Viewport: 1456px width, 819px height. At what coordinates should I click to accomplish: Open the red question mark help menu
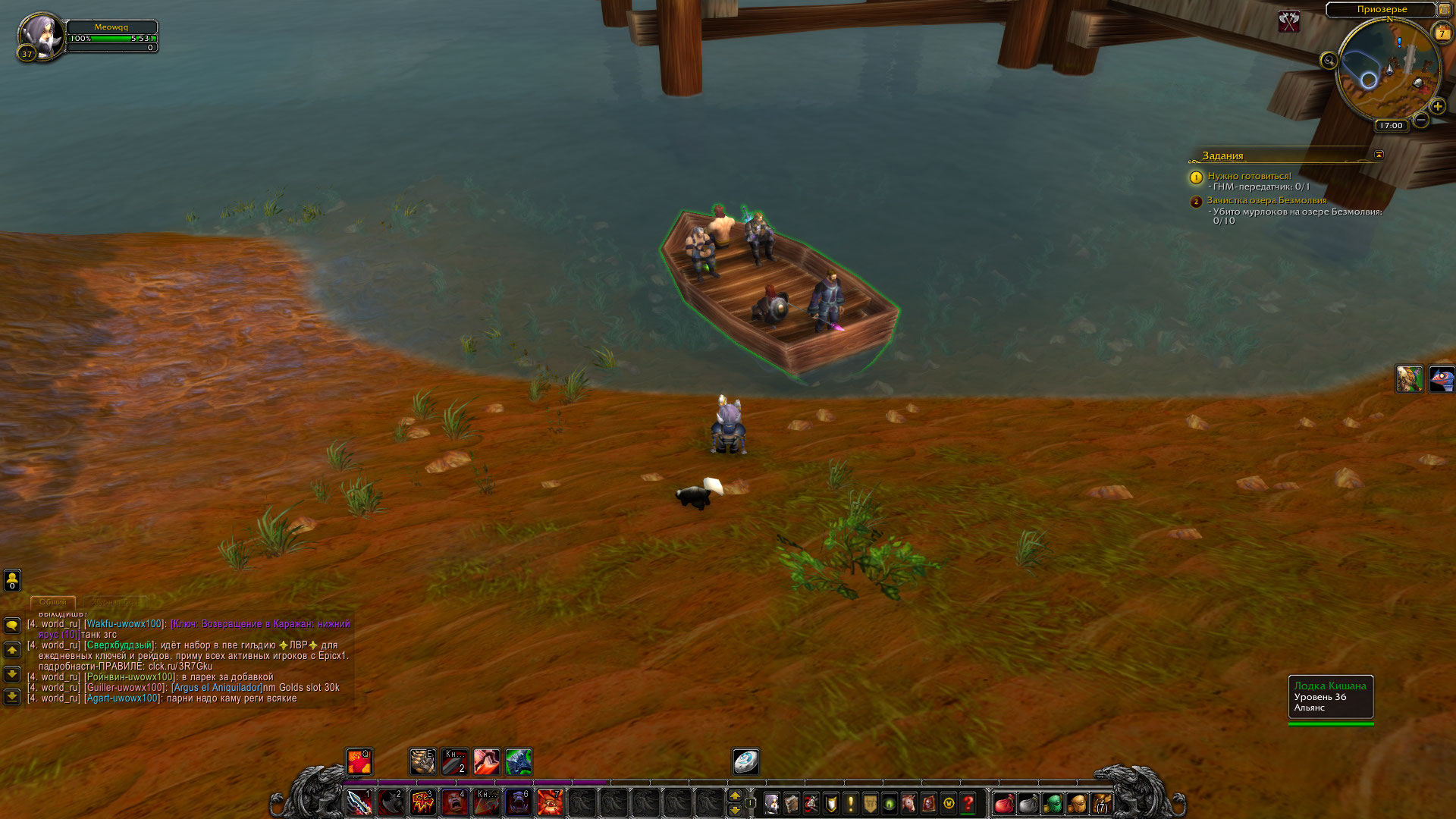pyautogui.click(x=968, y=802)
